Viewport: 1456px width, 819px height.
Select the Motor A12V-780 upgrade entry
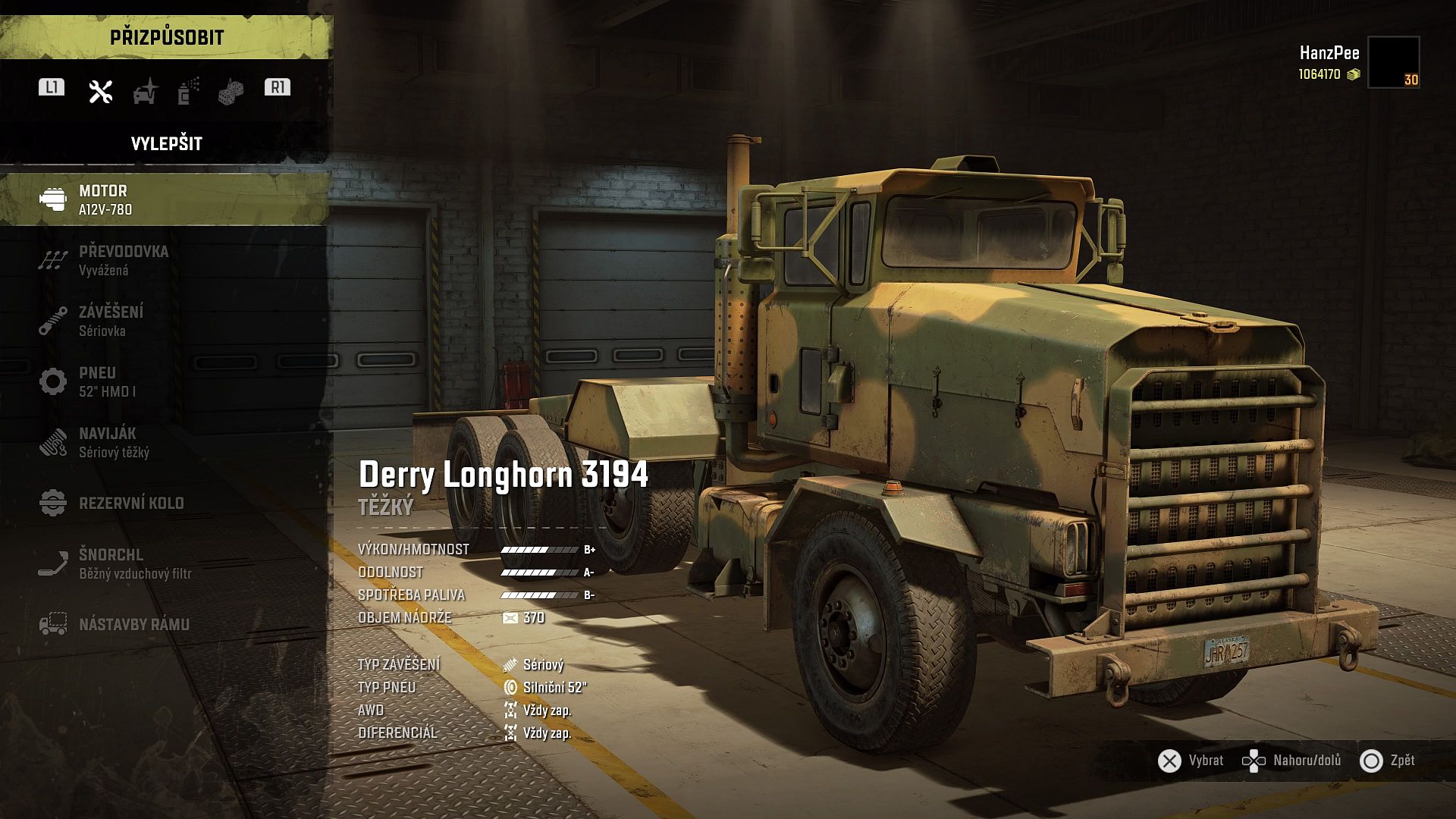164,199
